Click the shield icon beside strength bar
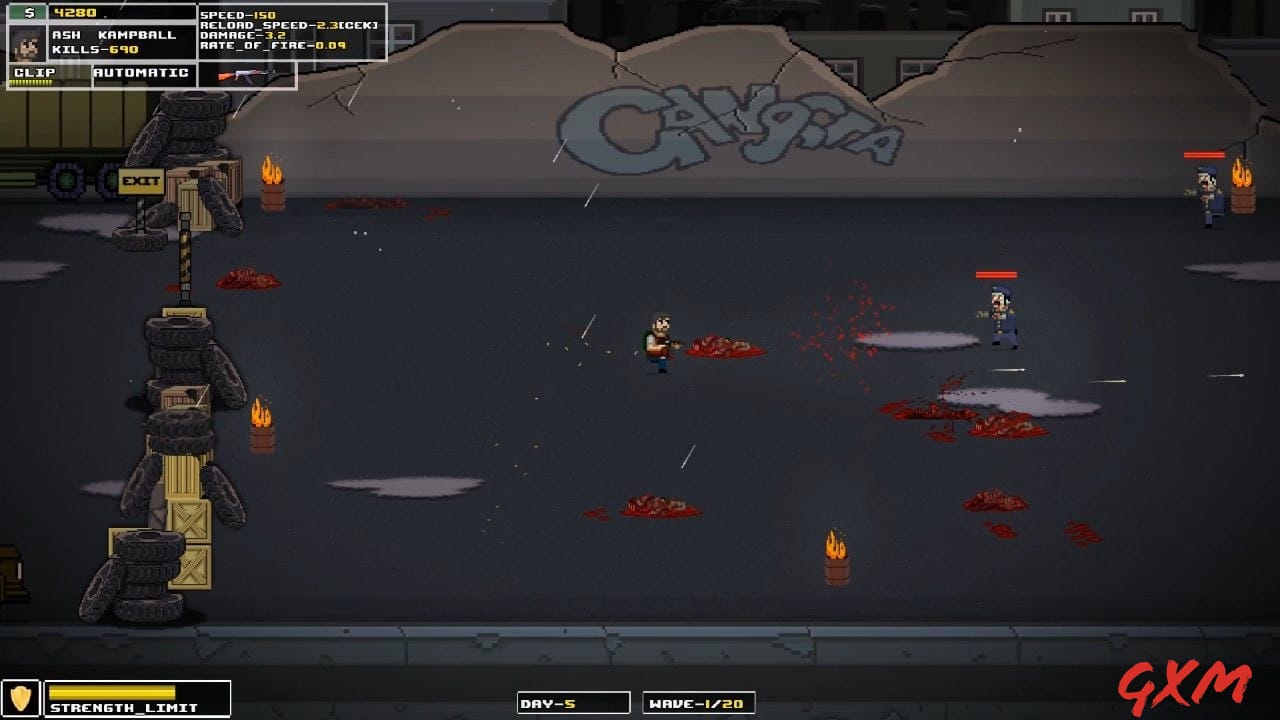The width and height of the screenshot is (1280, 720). click(20, 697)
